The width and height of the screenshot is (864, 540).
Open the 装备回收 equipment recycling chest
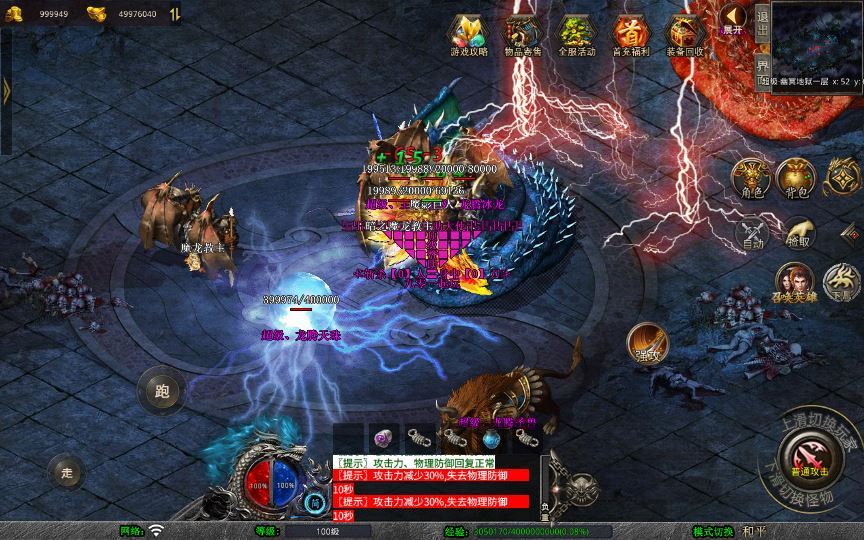click(x=684, y=35)
